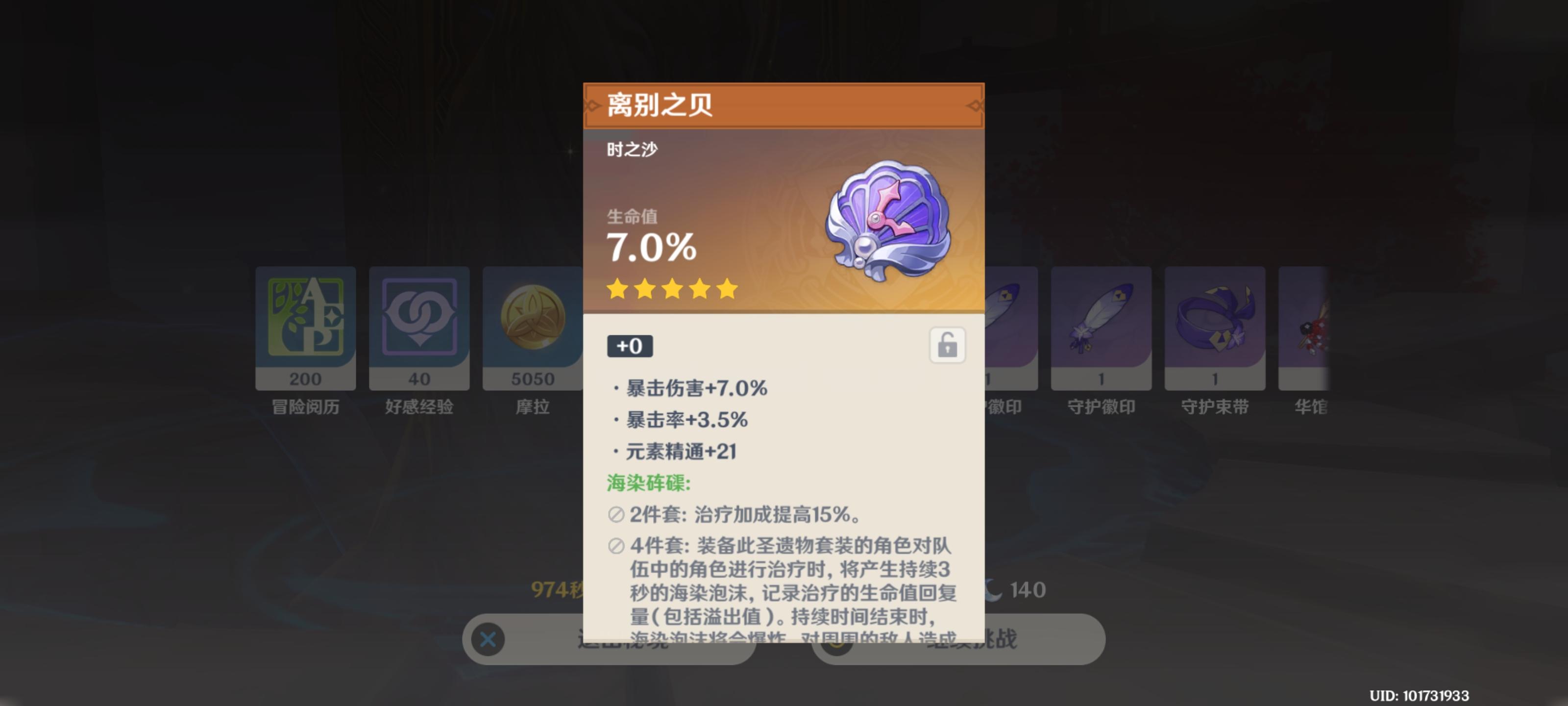Click the +0 enhancement level badge
This screenshot has height=706, width=1568.
pos(629,346)
